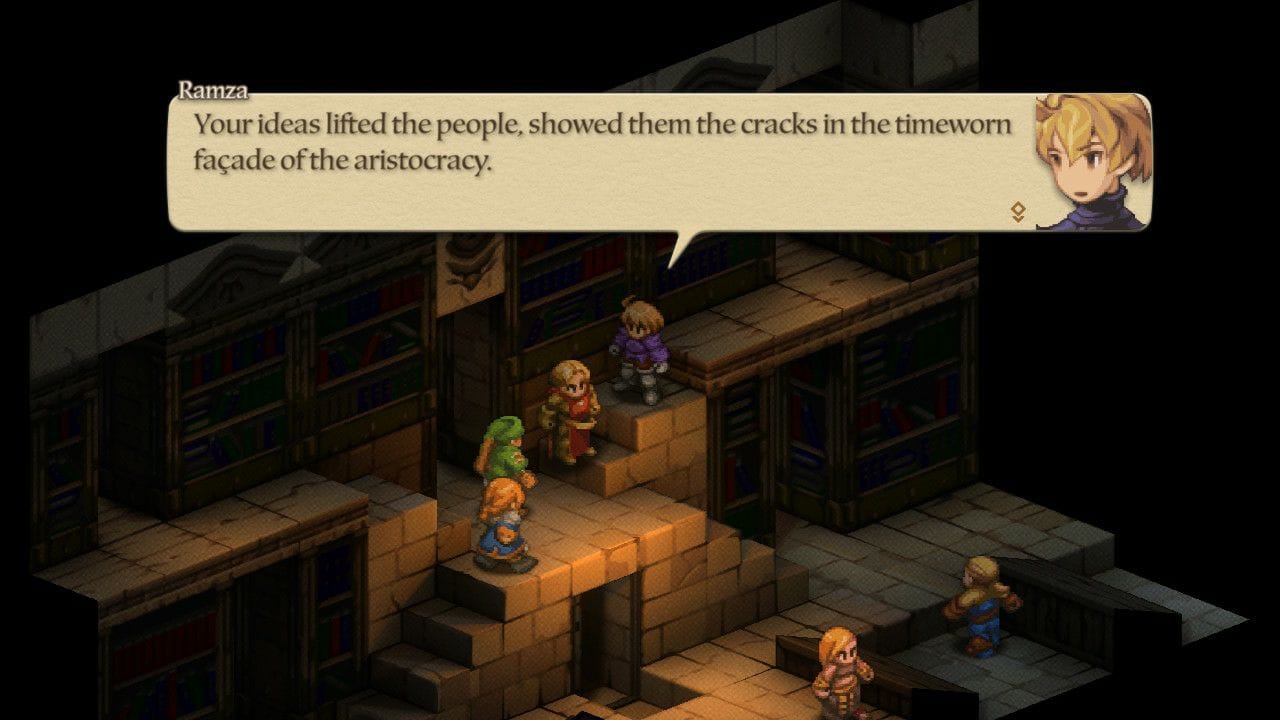Viewport: 1280px width, 720px height.
Task: Click Ramza's dialogue box to continue
Action: coord(600,165)
